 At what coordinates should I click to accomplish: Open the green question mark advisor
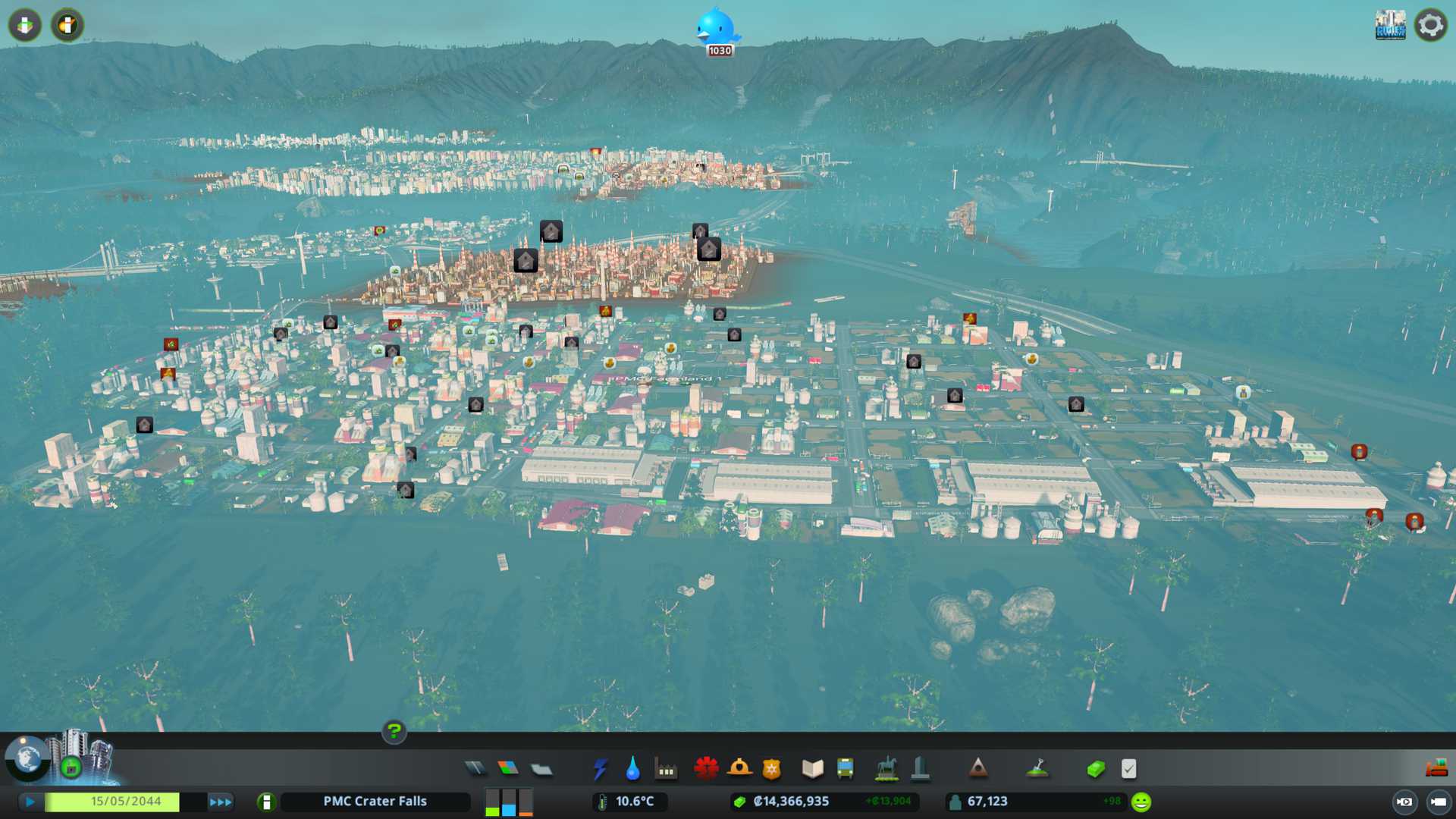394,731
